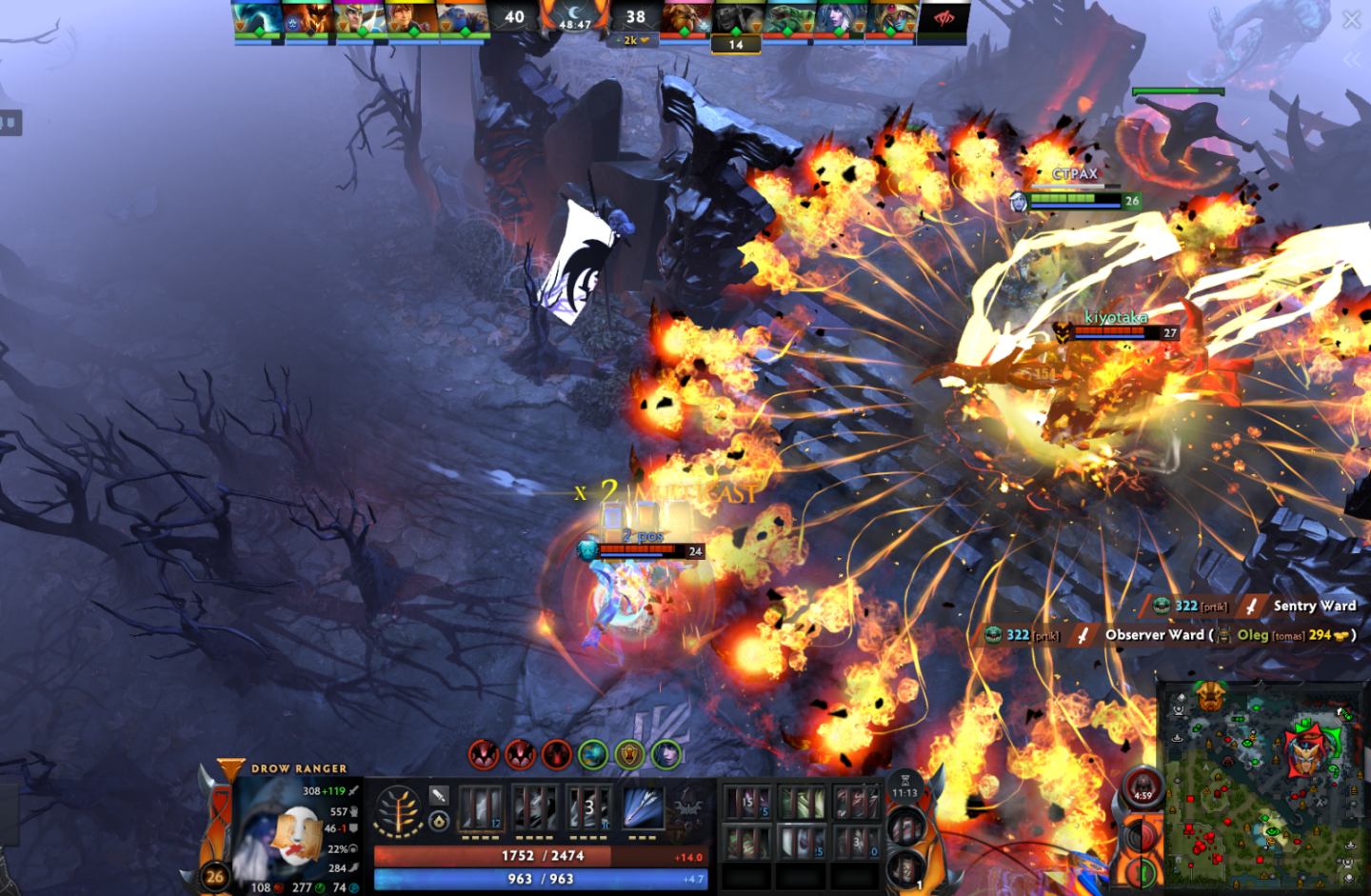Click the day-night game clock
Screen dimensions: 1371x896
click(574, 18)
